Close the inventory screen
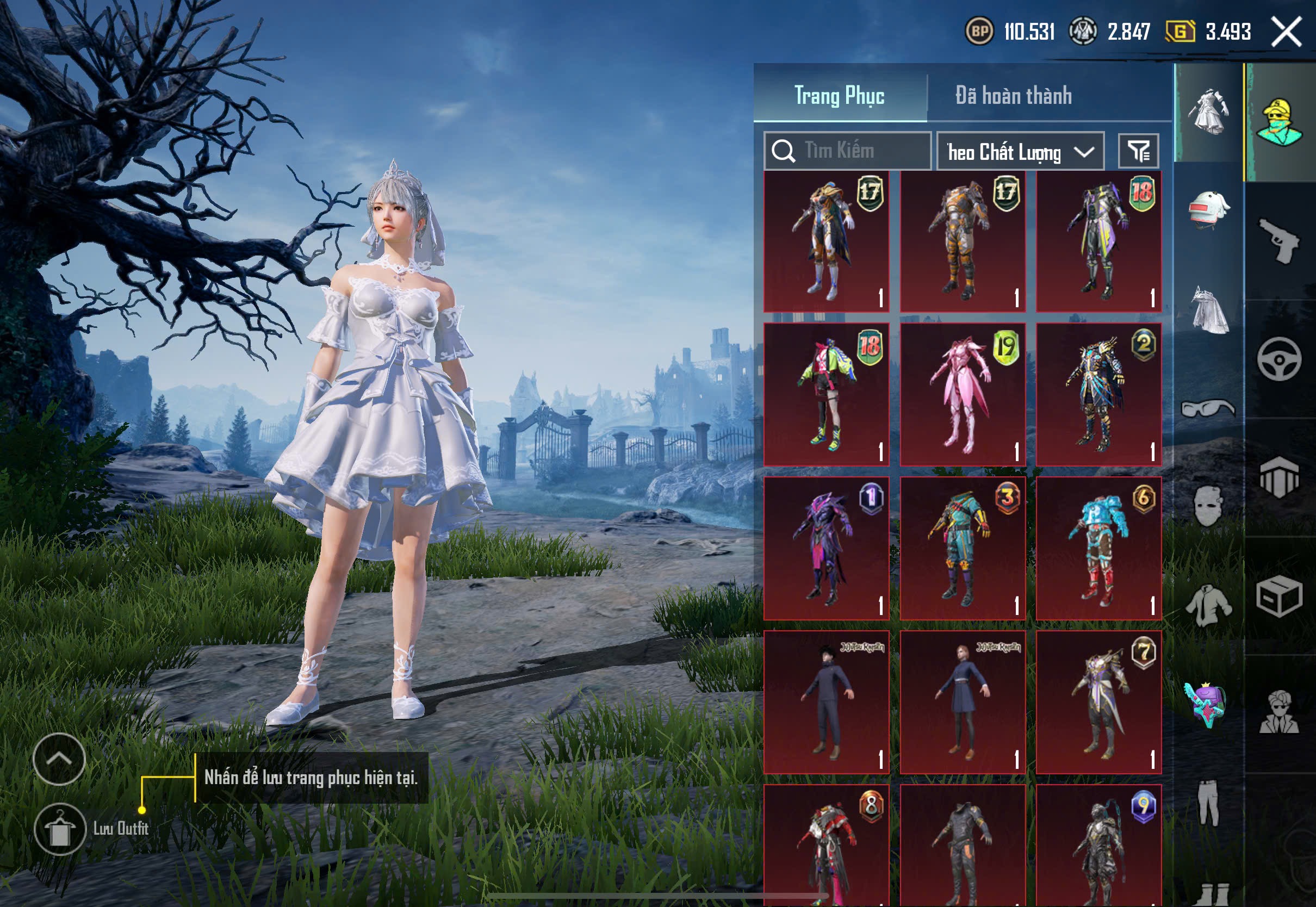The height and width of the screenshot is (907, 1316). (1287, 32)
